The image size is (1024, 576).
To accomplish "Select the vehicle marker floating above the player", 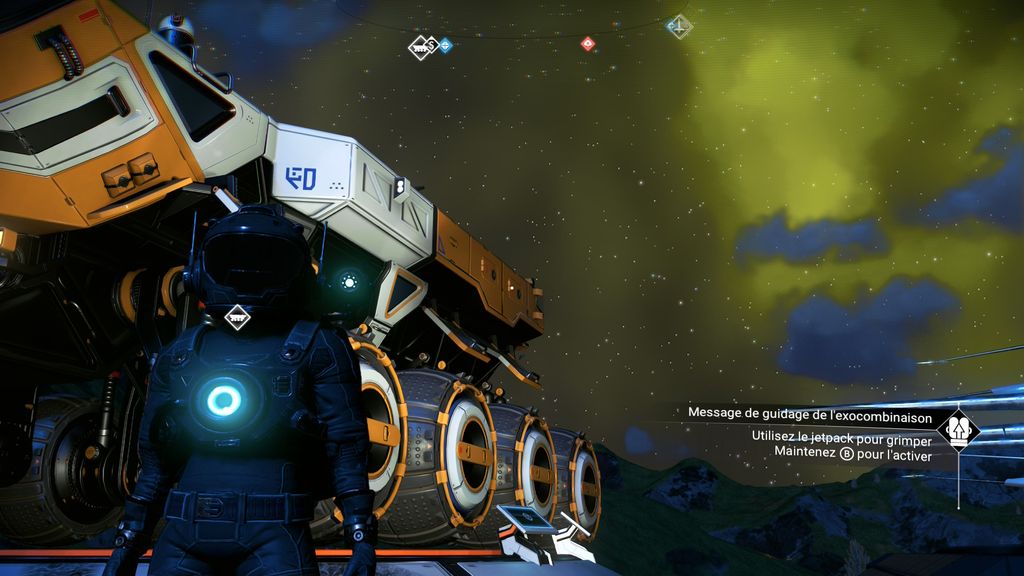I will [x=237, y=317].
